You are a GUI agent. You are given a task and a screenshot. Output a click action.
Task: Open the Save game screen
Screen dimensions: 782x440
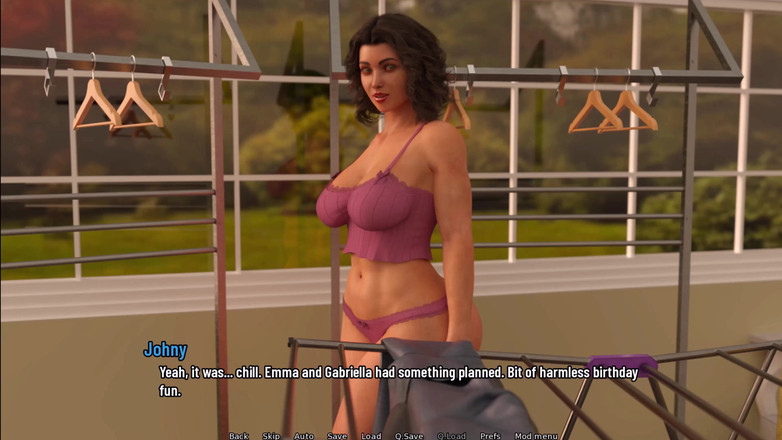point(337,435)
